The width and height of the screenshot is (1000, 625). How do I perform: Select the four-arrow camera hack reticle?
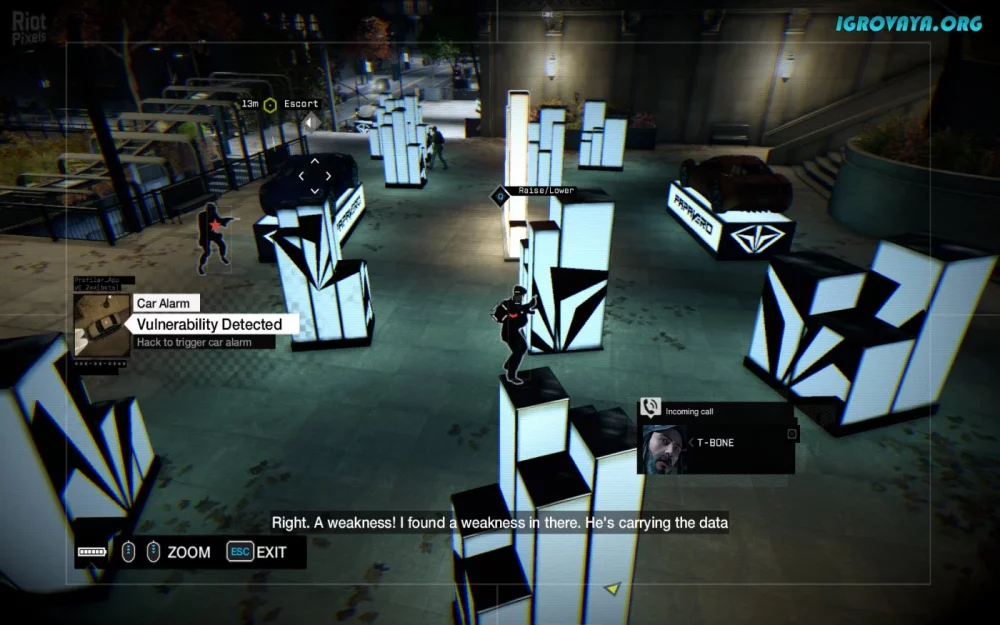tap(314, 175)
